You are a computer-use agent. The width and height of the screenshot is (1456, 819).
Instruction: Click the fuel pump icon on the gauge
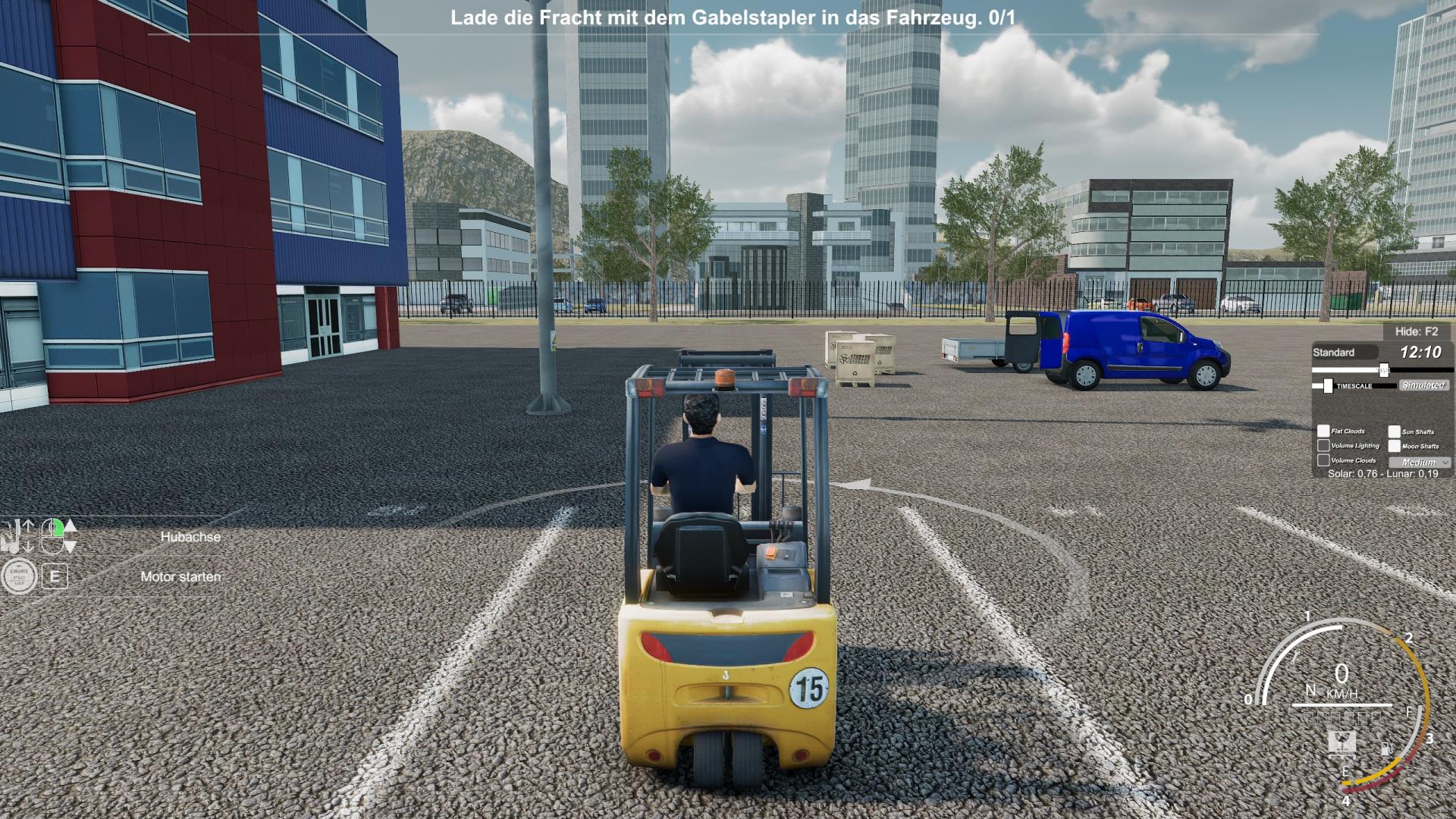click(x=1387, y=749)
